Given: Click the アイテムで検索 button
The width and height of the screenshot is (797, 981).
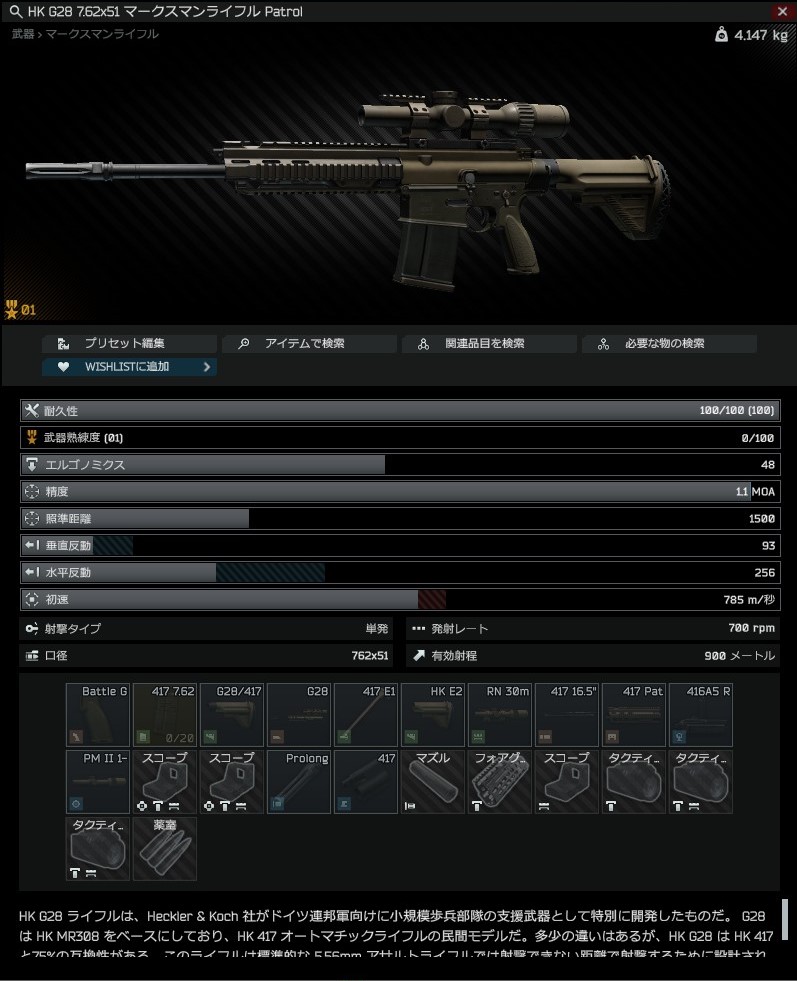Looking at the screenshot, I should (x=309, y=343).
